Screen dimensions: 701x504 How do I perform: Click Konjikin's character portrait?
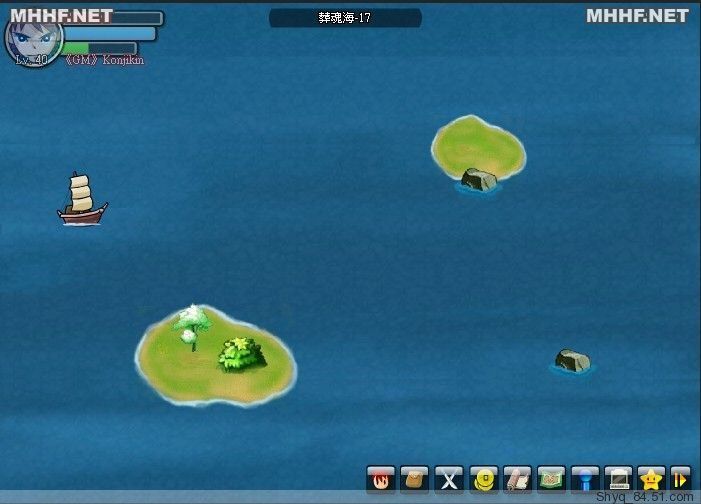(x=33, y=36)
